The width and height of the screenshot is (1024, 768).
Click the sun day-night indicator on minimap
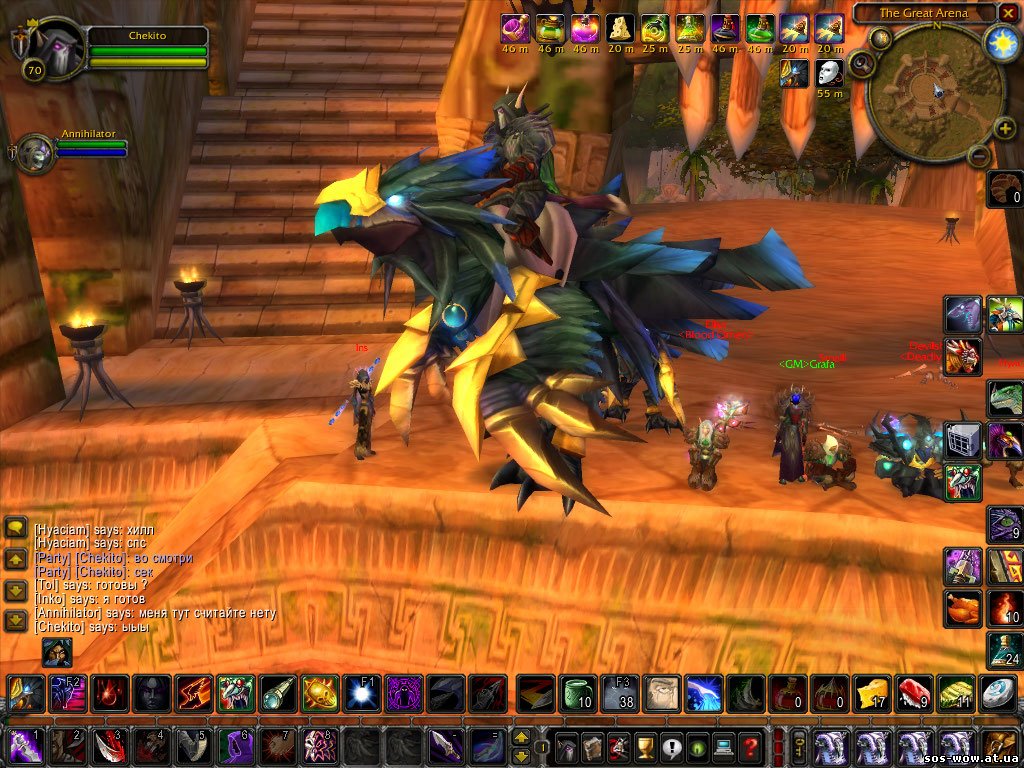tap(1001, 41)
